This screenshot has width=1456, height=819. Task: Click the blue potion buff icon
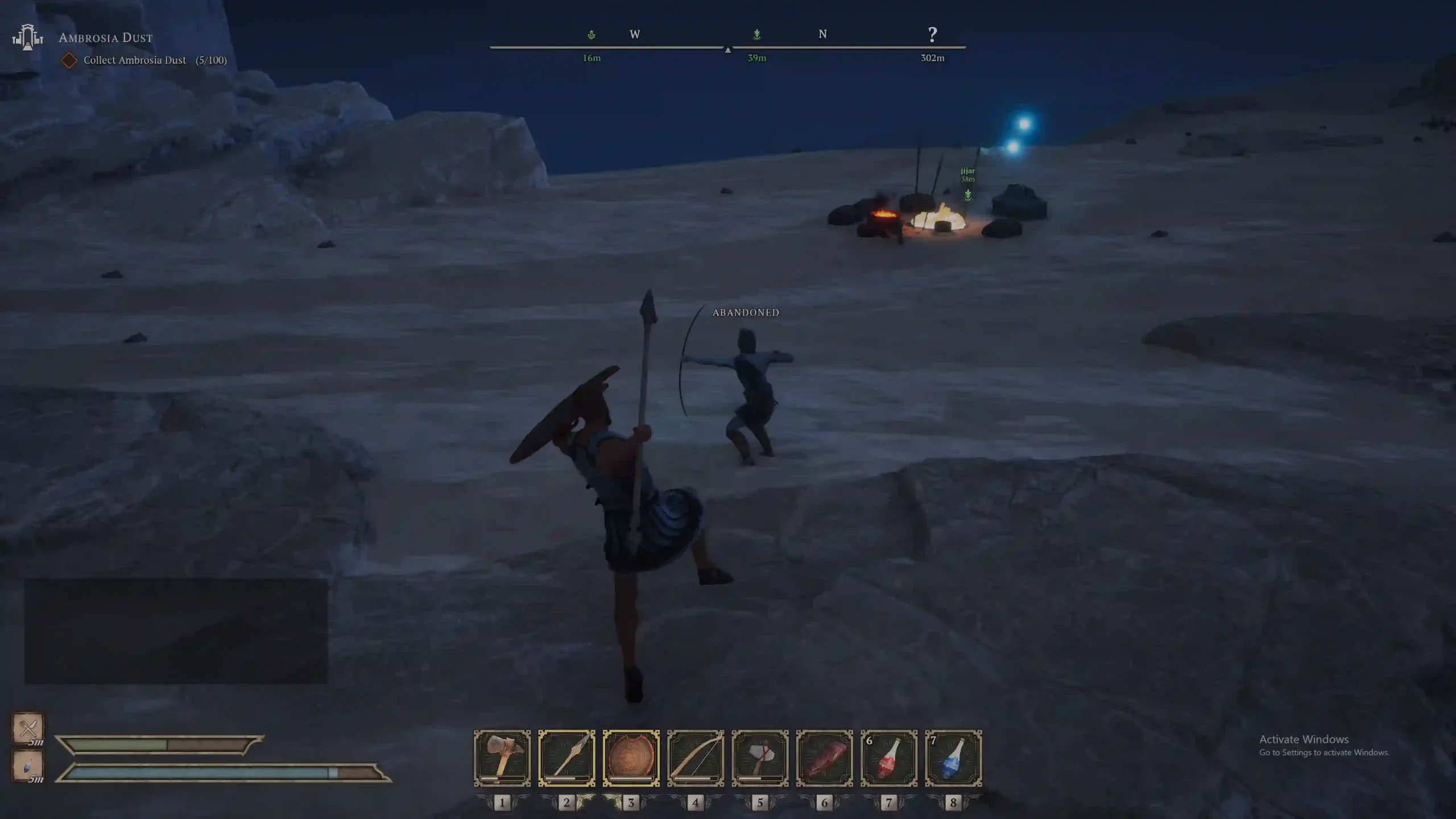[x=28, y=766]
